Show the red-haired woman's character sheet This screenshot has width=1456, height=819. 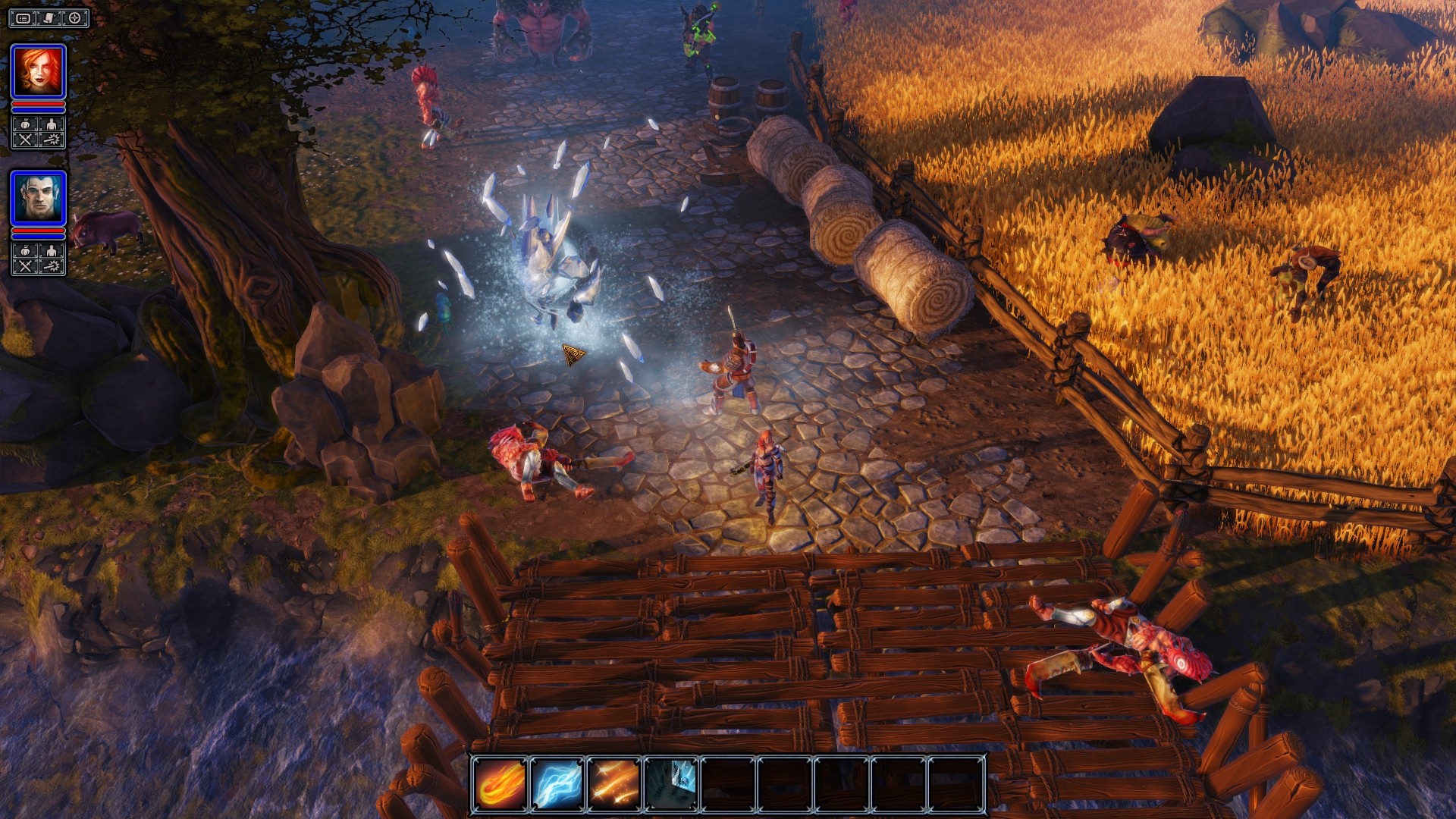(52, 124)
